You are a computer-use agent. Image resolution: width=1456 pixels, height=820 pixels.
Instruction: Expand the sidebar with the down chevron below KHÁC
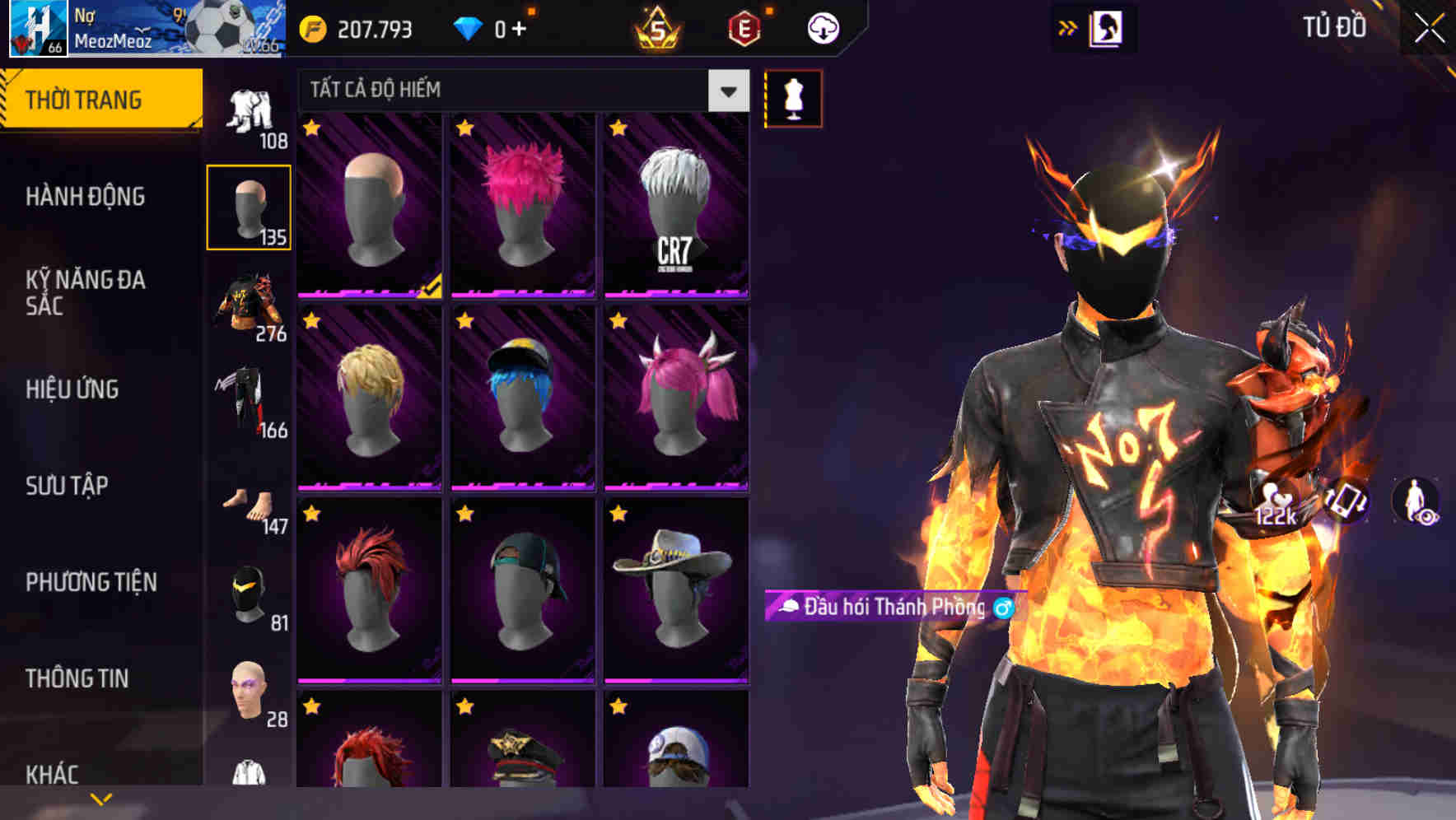click(100, 797)
